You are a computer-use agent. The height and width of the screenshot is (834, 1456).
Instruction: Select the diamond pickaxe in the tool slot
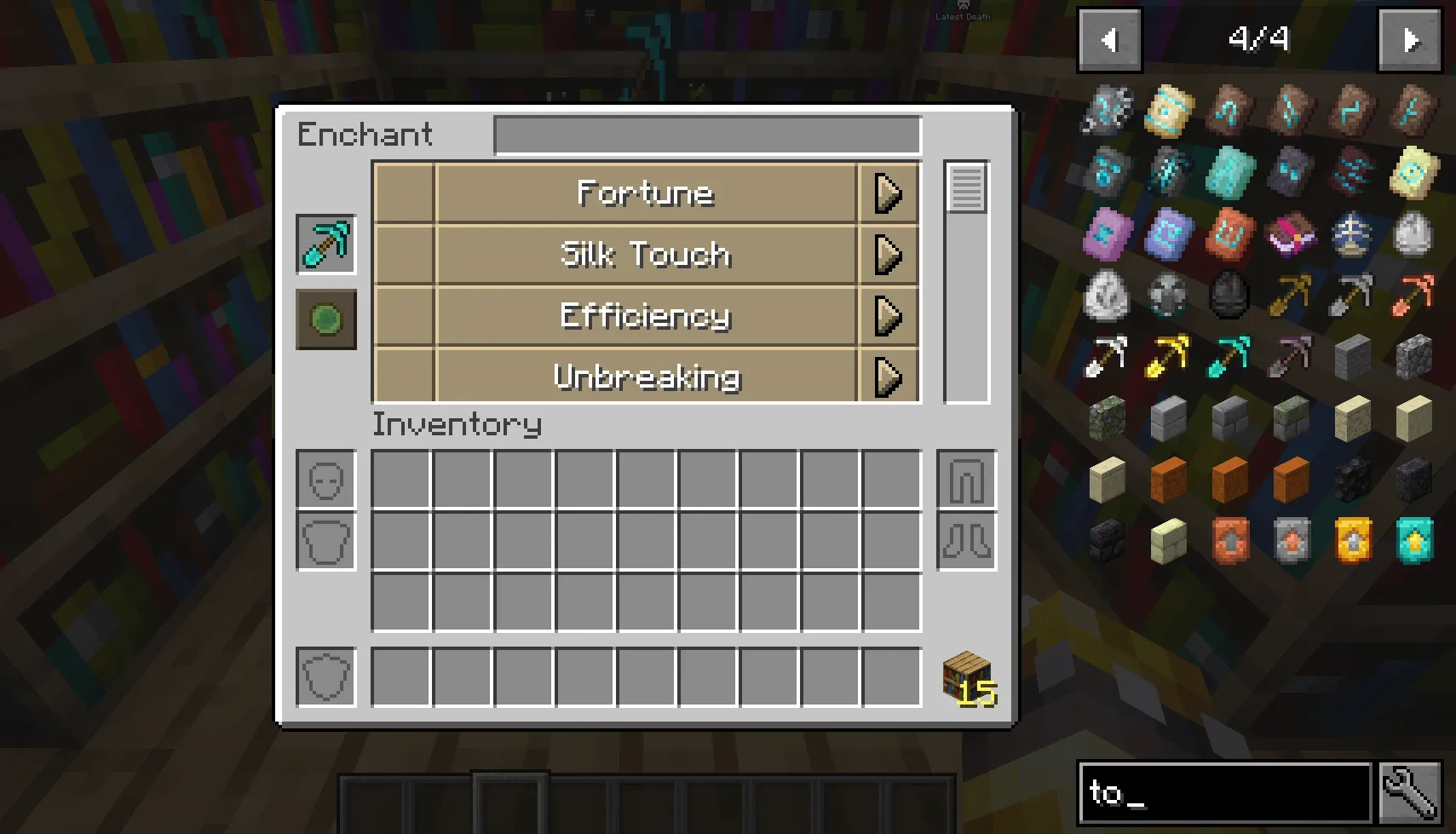tap(326, 245)
